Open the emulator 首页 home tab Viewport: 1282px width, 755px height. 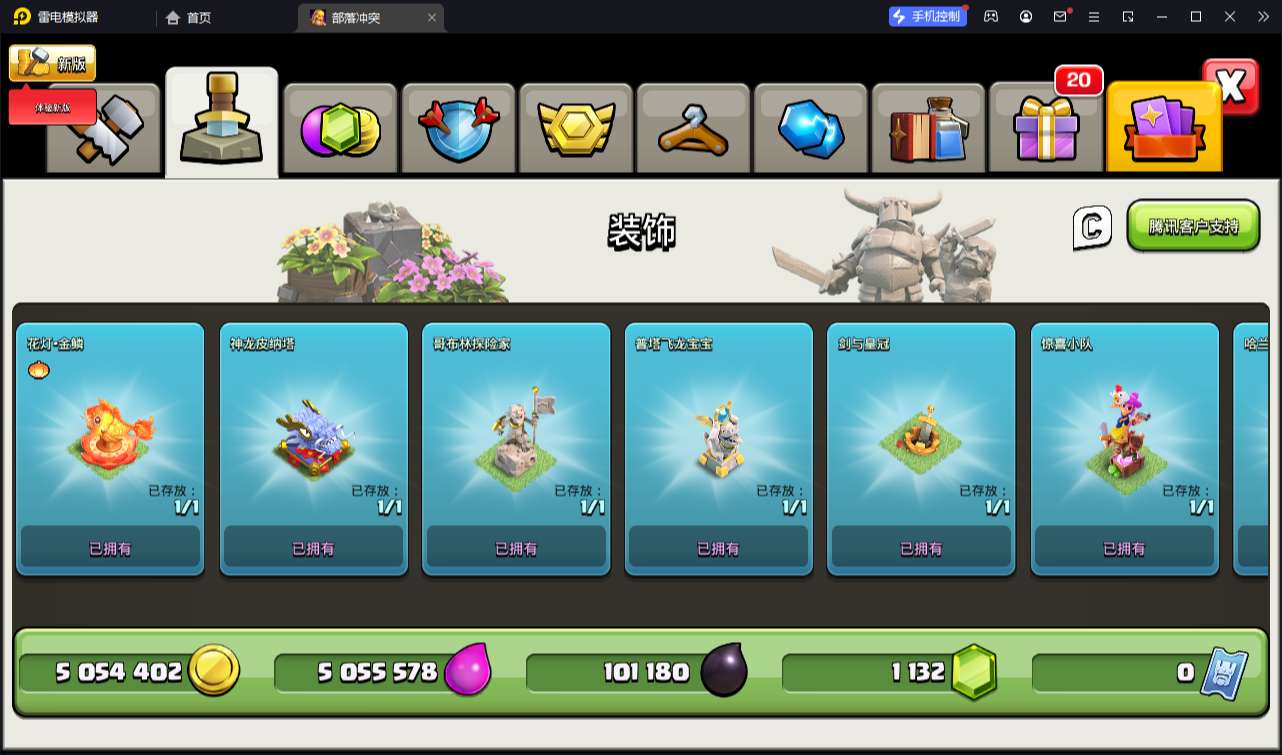pos(188,17)
